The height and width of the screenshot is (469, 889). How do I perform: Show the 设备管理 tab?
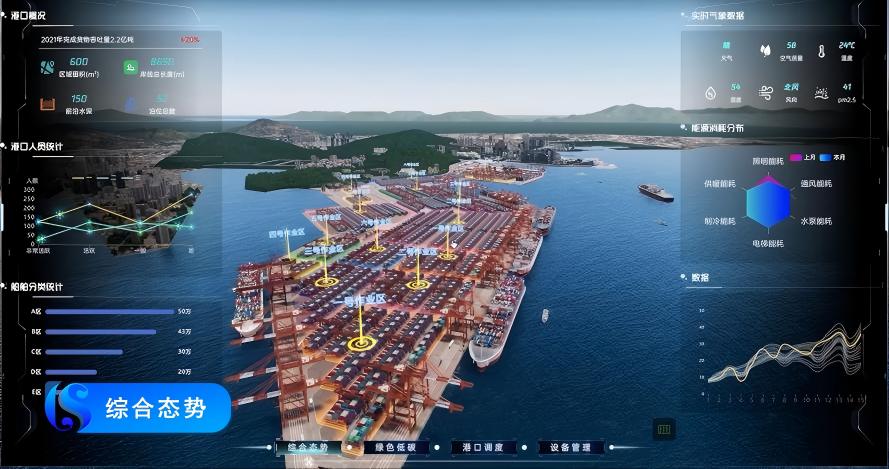[x=570, y=447]
